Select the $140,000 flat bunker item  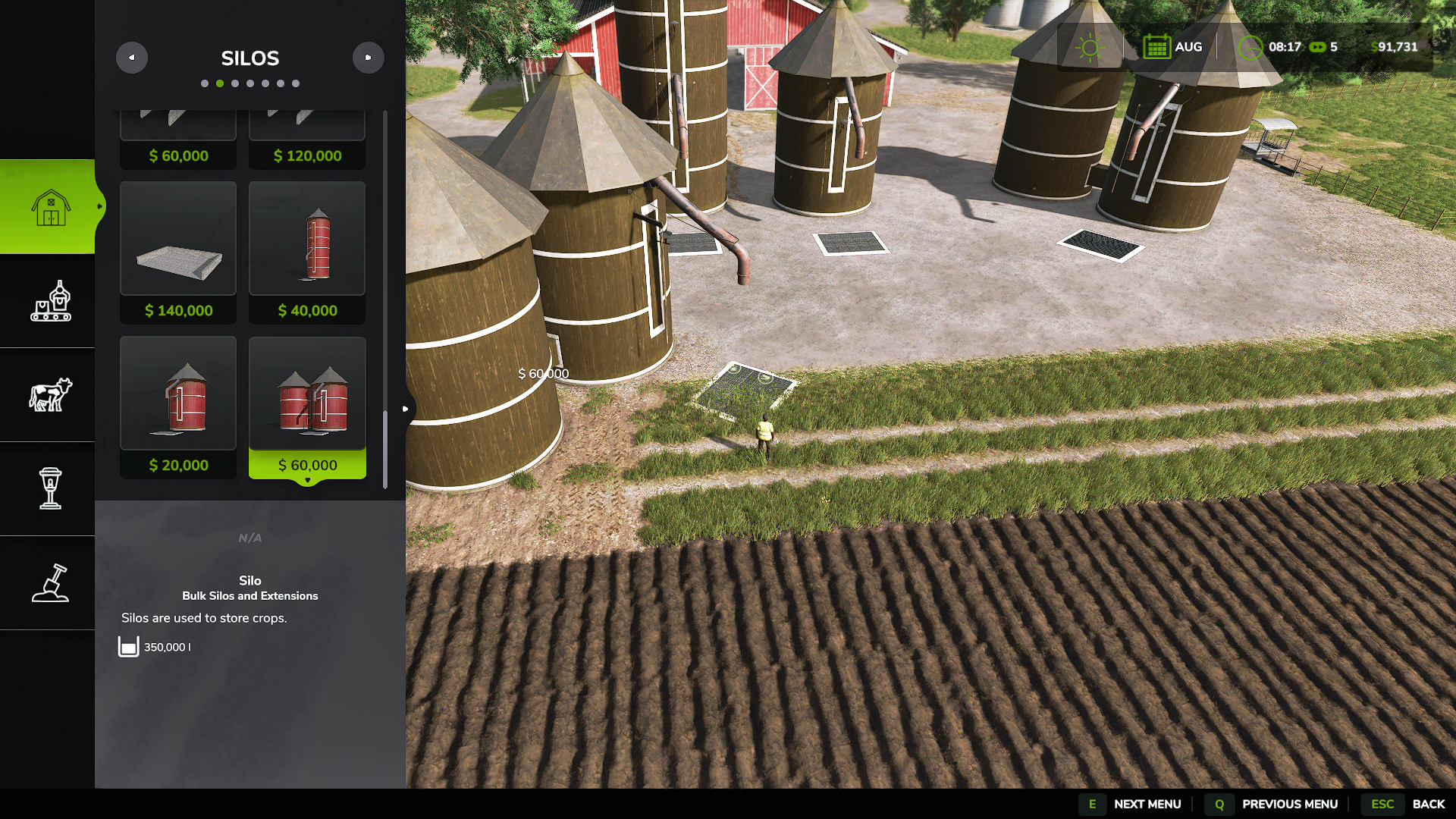pos(178,252)
